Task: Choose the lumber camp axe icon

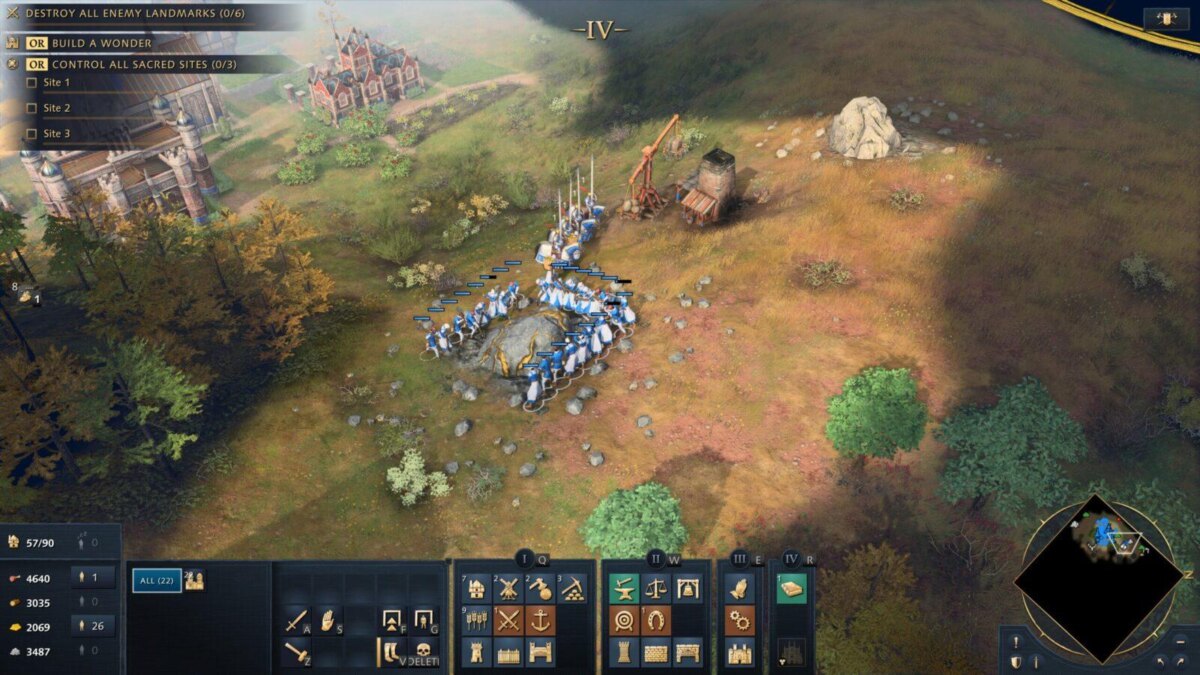Action: tap(541, 588)
